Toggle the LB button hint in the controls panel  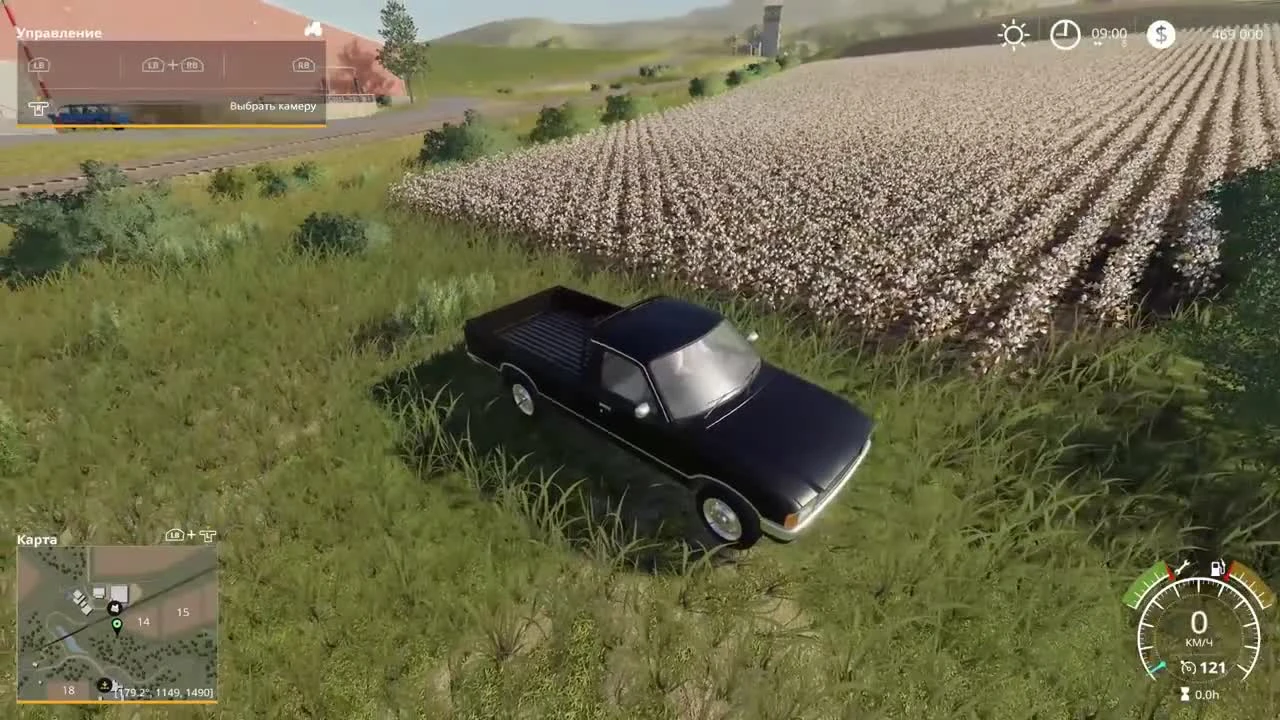point(38,64)
